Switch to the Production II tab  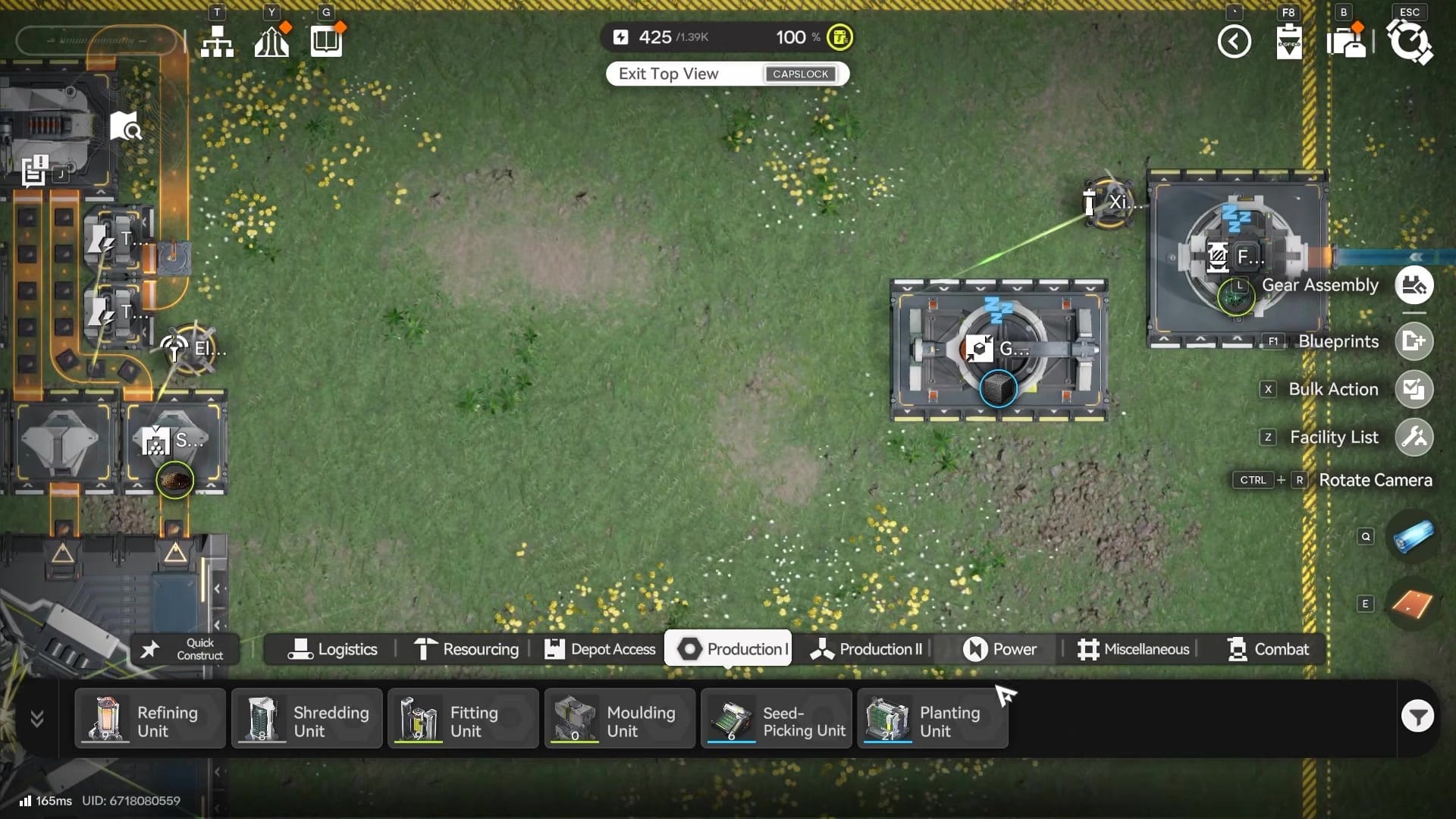coord(871,649)
